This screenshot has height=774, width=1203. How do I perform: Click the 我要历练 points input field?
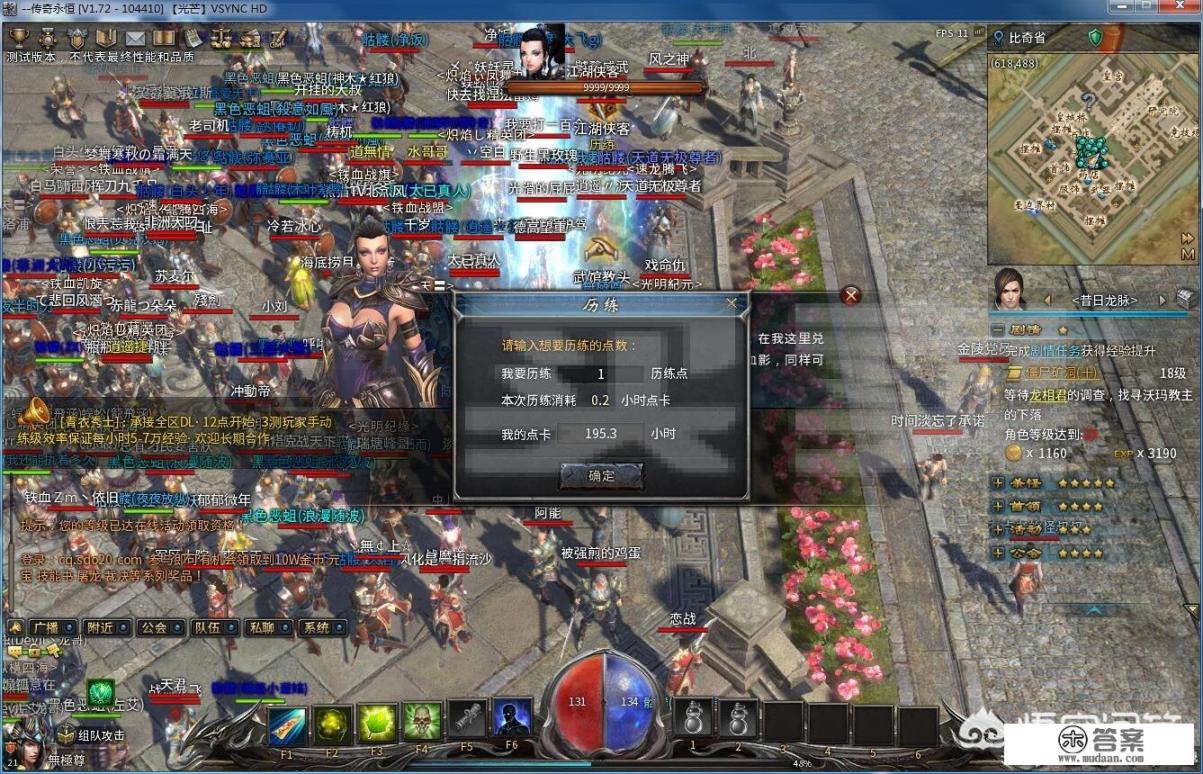pos(600,373)
